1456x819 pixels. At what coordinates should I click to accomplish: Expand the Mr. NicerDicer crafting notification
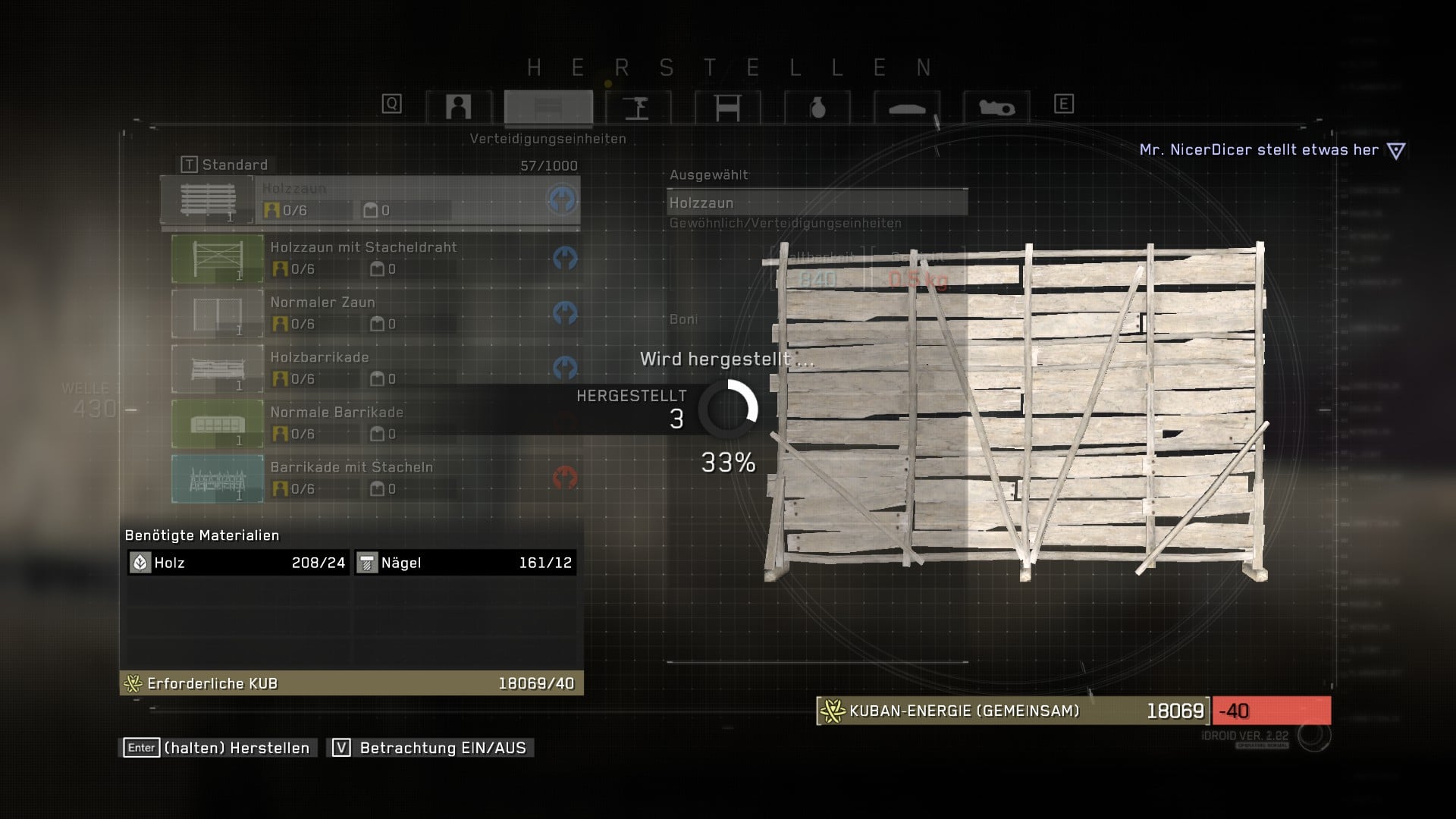[1395, 150]
